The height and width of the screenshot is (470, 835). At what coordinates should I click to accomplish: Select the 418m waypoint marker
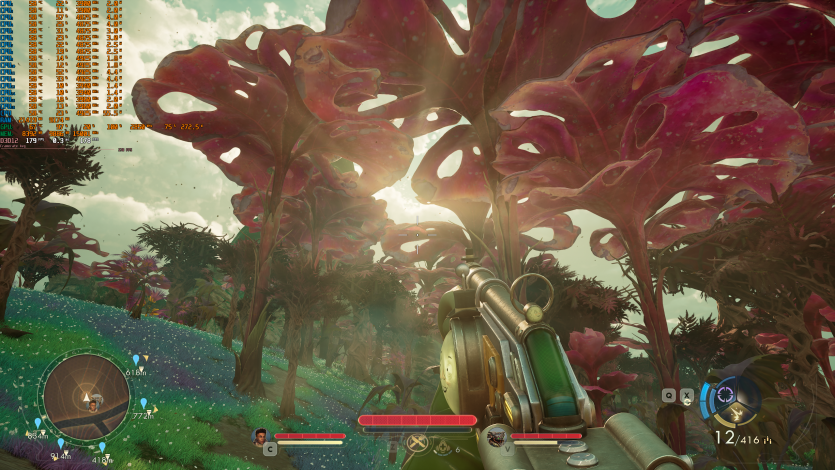[101, 448]
